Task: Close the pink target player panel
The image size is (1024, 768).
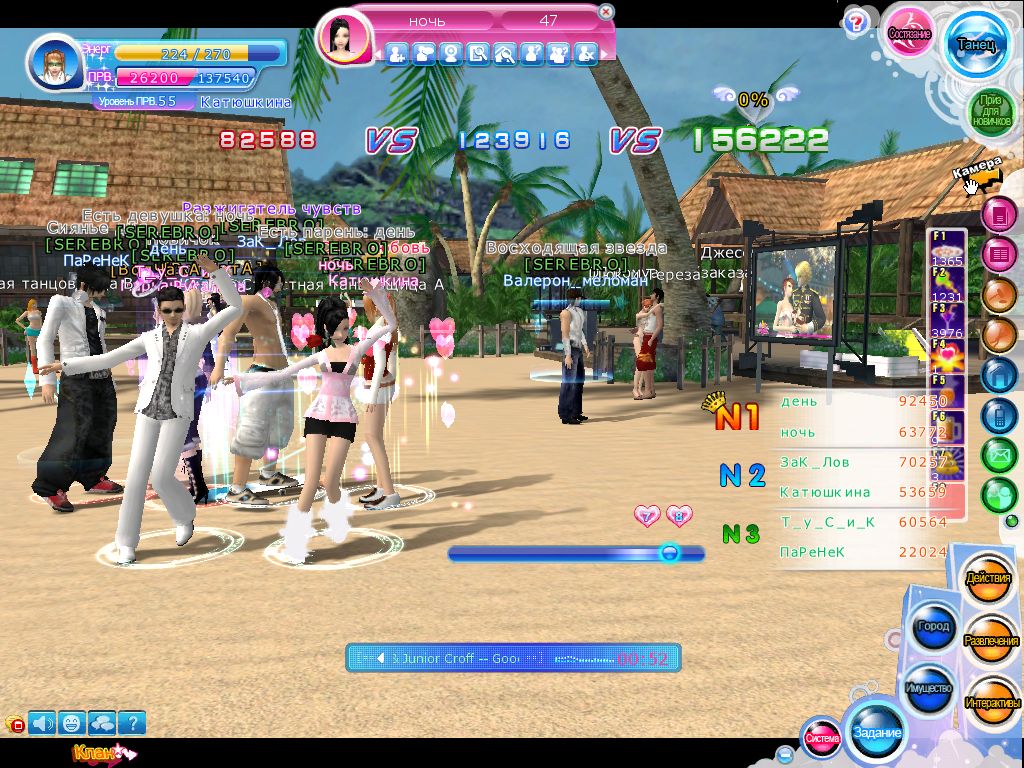Action: [606, 12]
